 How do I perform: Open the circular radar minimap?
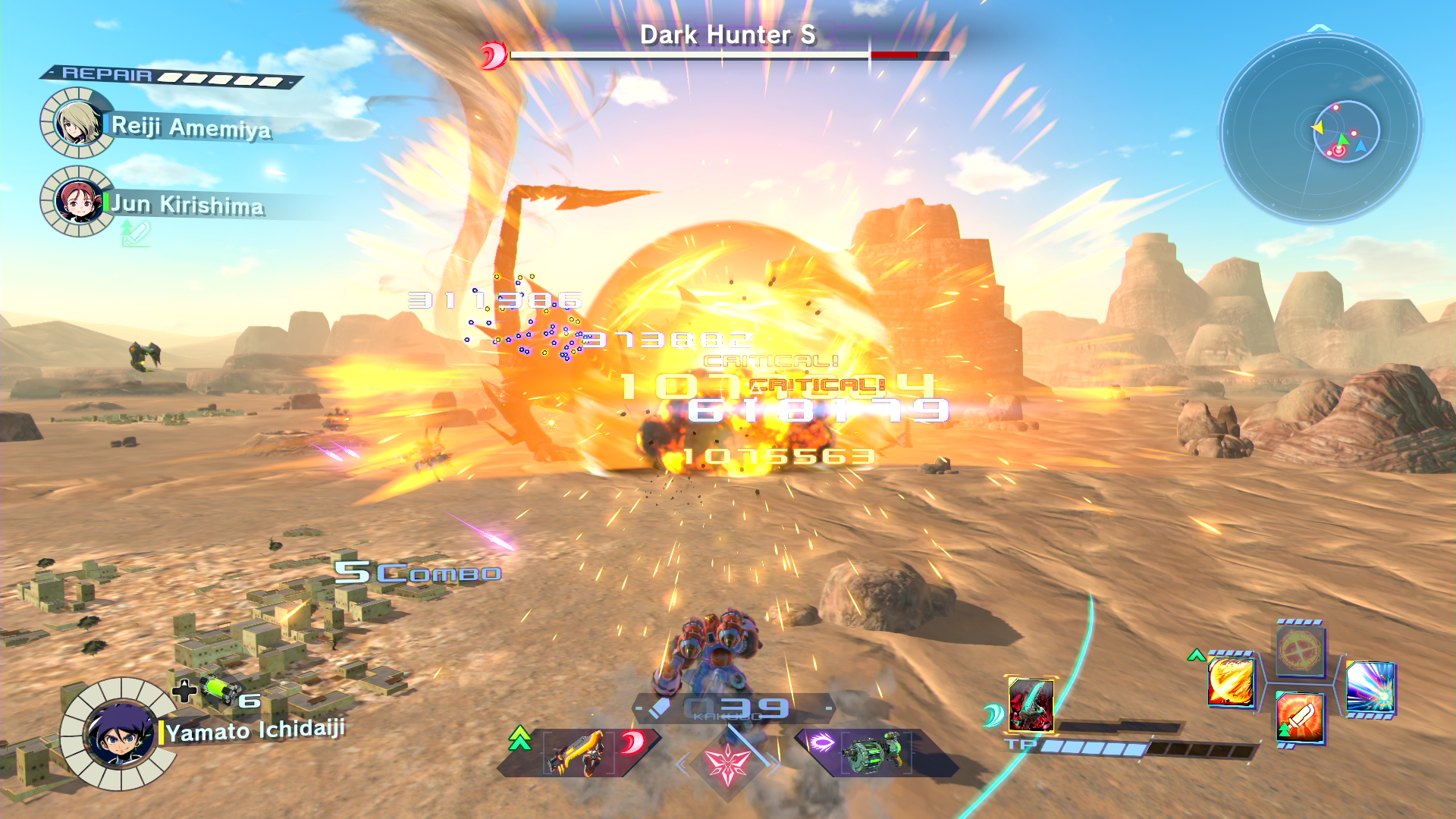[x=1320, y=129]
